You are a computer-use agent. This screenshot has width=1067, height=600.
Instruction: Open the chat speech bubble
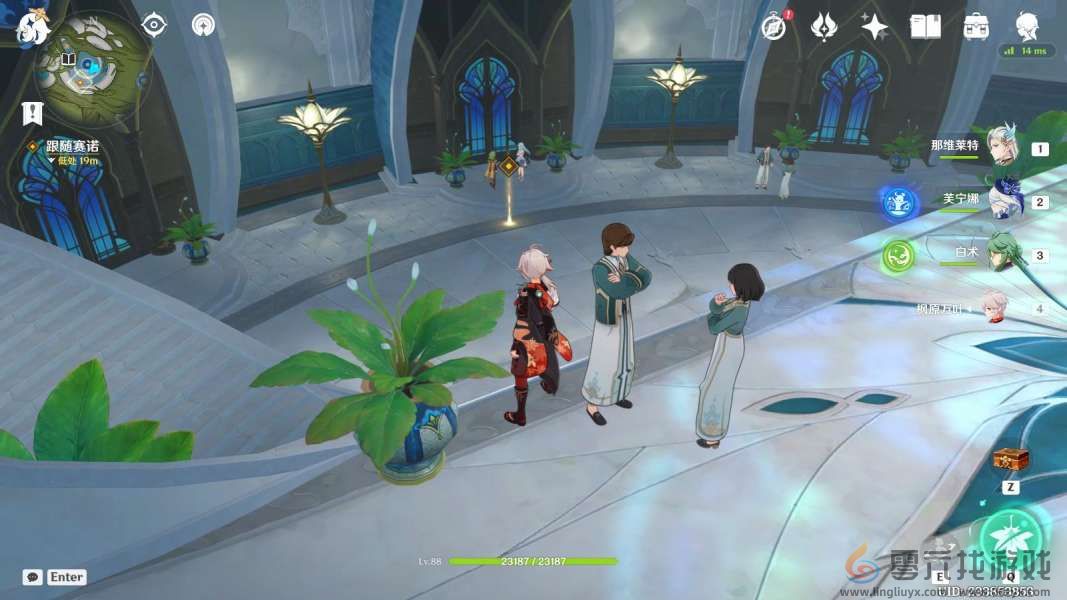(x=32, y=577)
